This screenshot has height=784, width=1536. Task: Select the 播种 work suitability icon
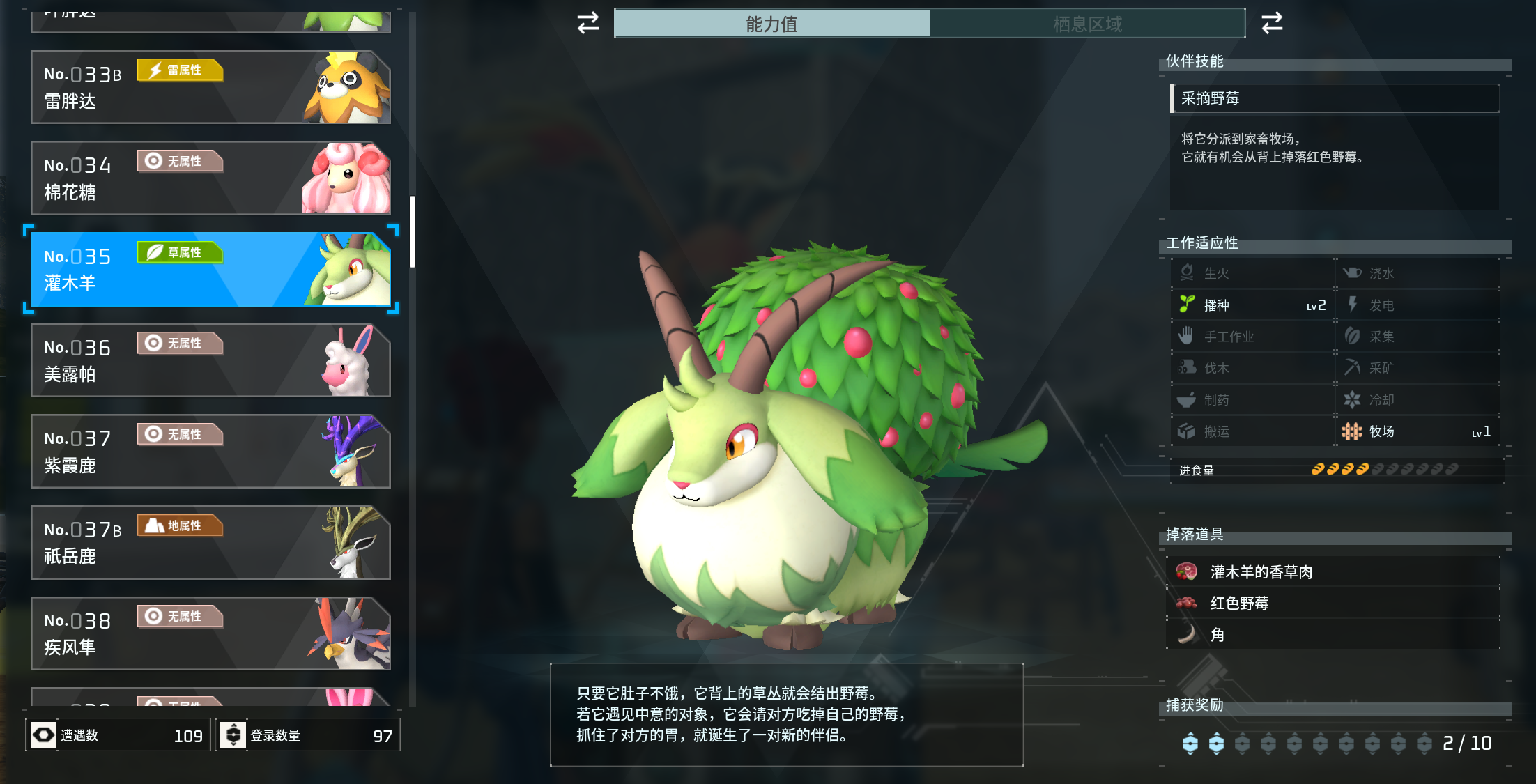tap(1188, 305)
